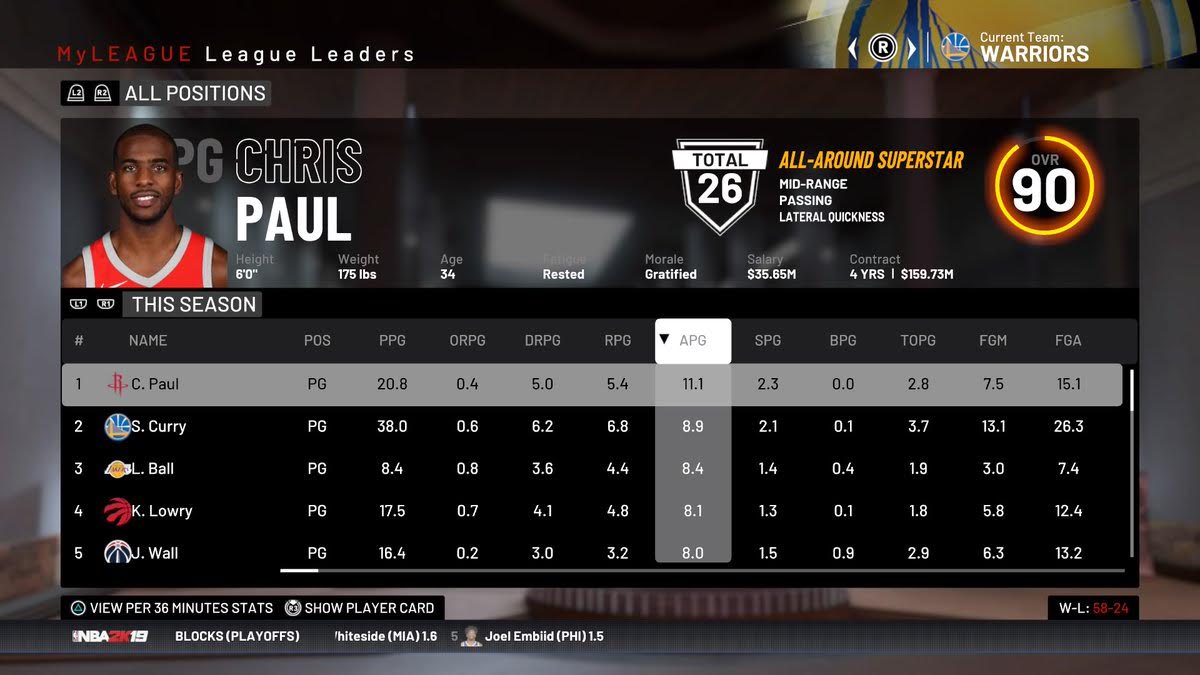The width and height of the screenshot is (1200, 675).
Task: Show the player card
Action: tap(360, 607)
